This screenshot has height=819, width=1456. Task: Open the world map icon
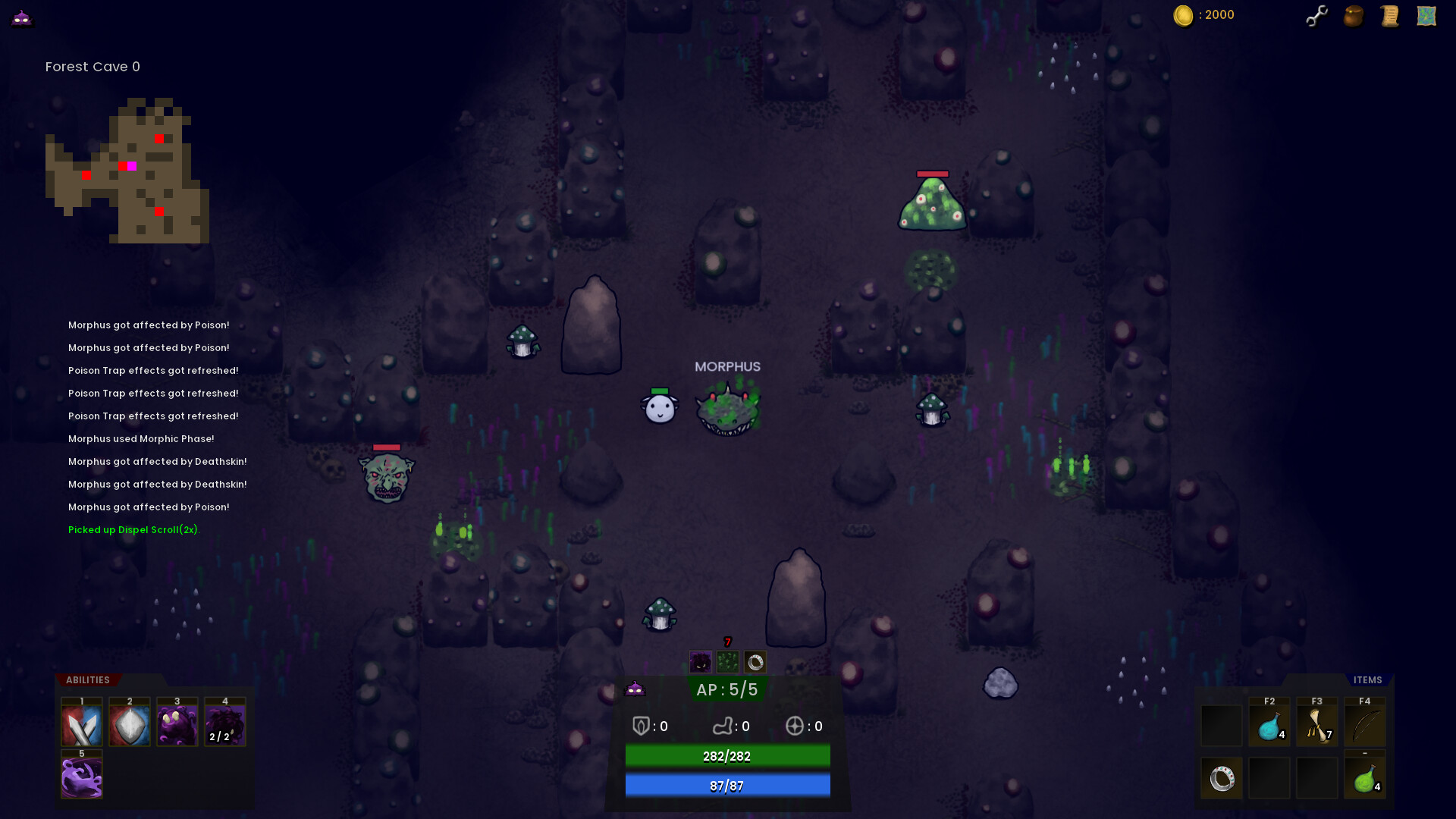[1426, 15]
